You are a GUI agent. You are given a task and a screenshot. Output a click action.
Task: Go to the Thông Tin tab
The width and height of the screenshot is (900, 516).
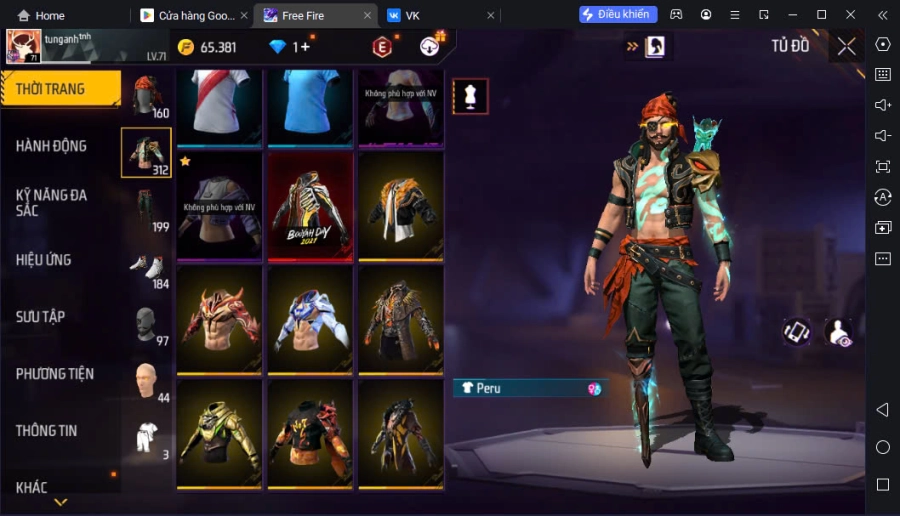tap(47, 431)
